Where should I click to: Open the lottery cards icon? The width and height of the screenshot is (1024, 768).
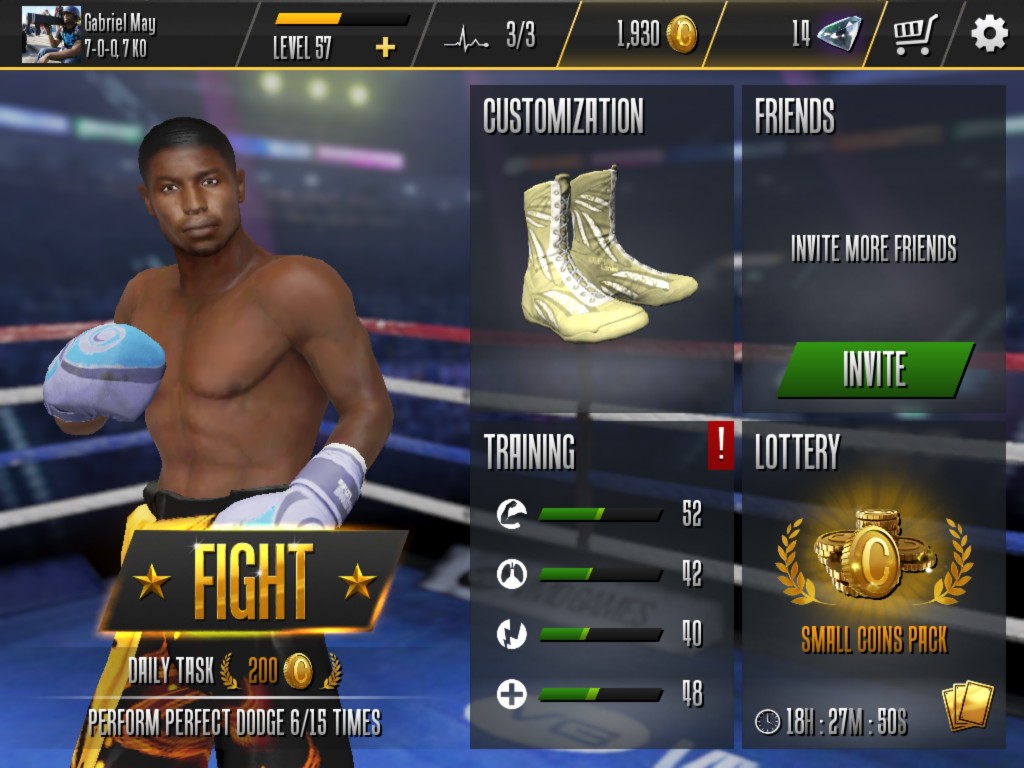pyautogui.click(x=967, y=706)
